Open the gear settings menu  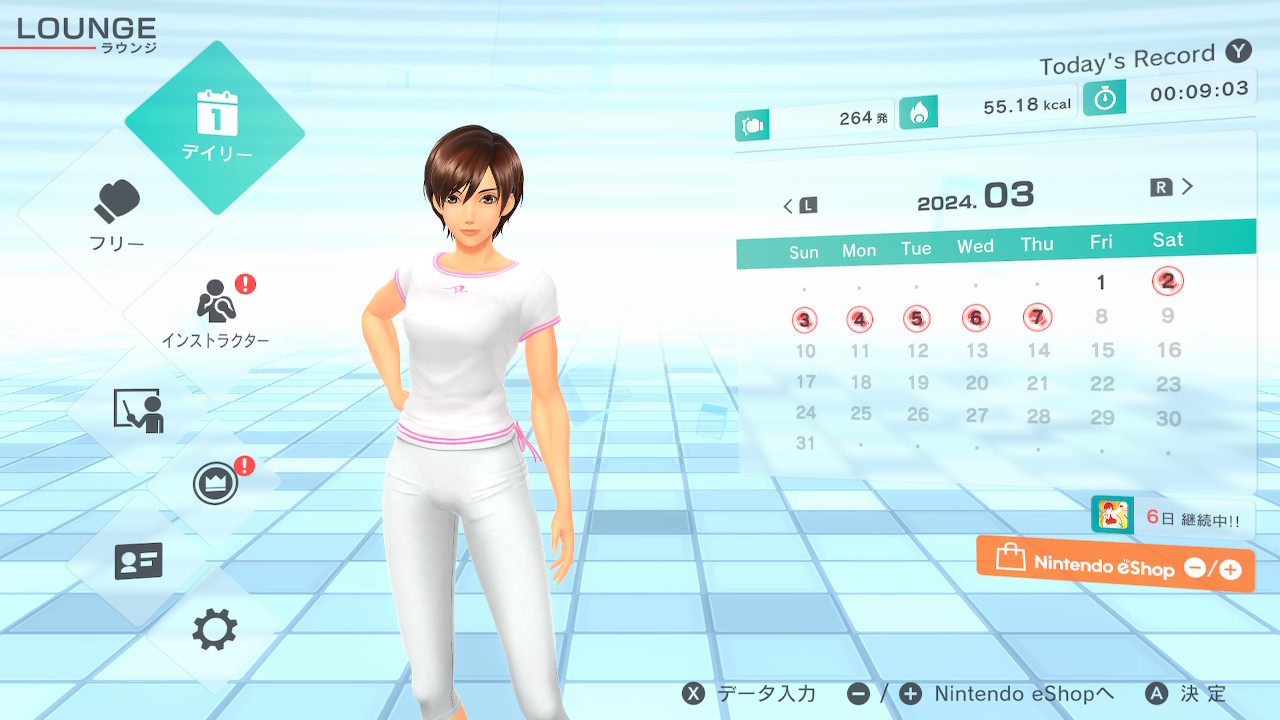(x=214, y=630)
